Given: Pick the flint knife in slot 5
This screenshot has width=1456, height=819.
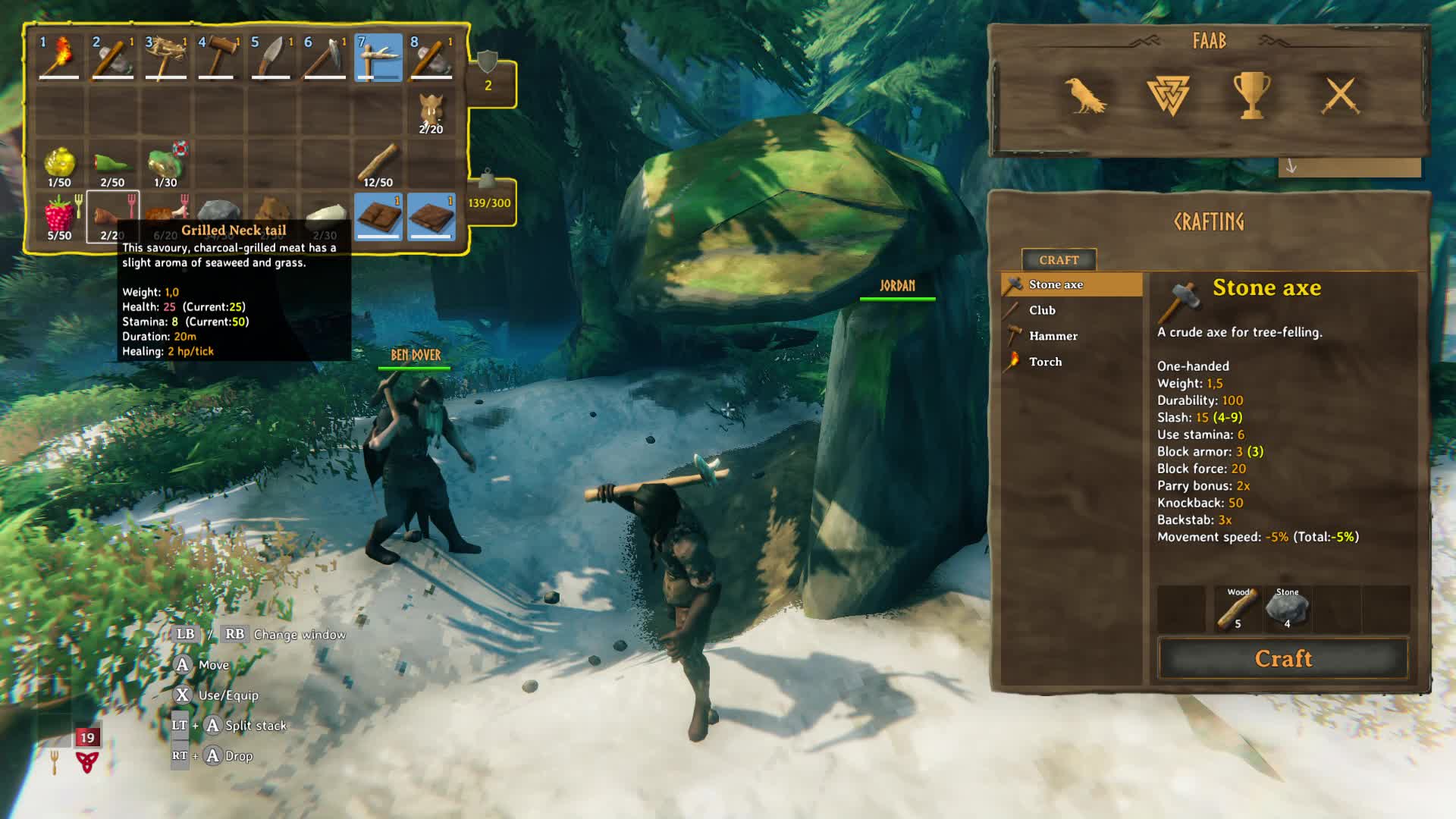Looking at the screenshot, I should click(x=271, y=58).
